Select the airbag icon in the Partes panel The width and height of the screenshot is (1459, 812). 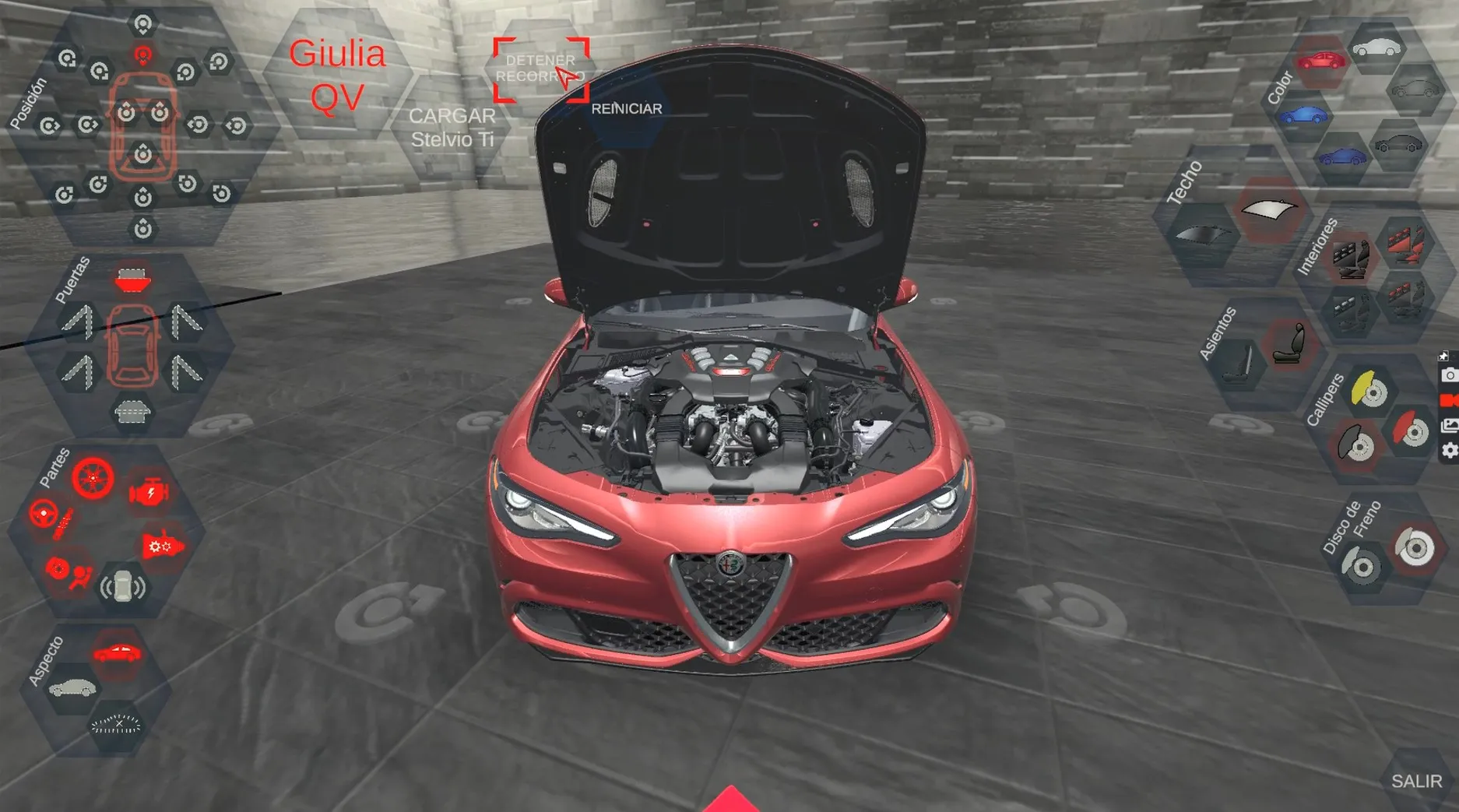pos(81,577)
